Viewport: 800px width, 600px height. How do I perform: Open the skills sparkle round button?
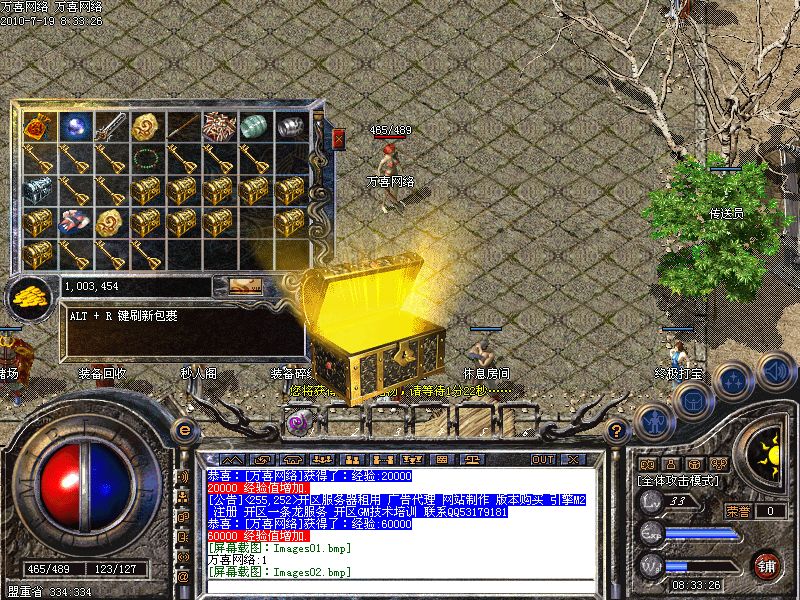tap(734, 379)
